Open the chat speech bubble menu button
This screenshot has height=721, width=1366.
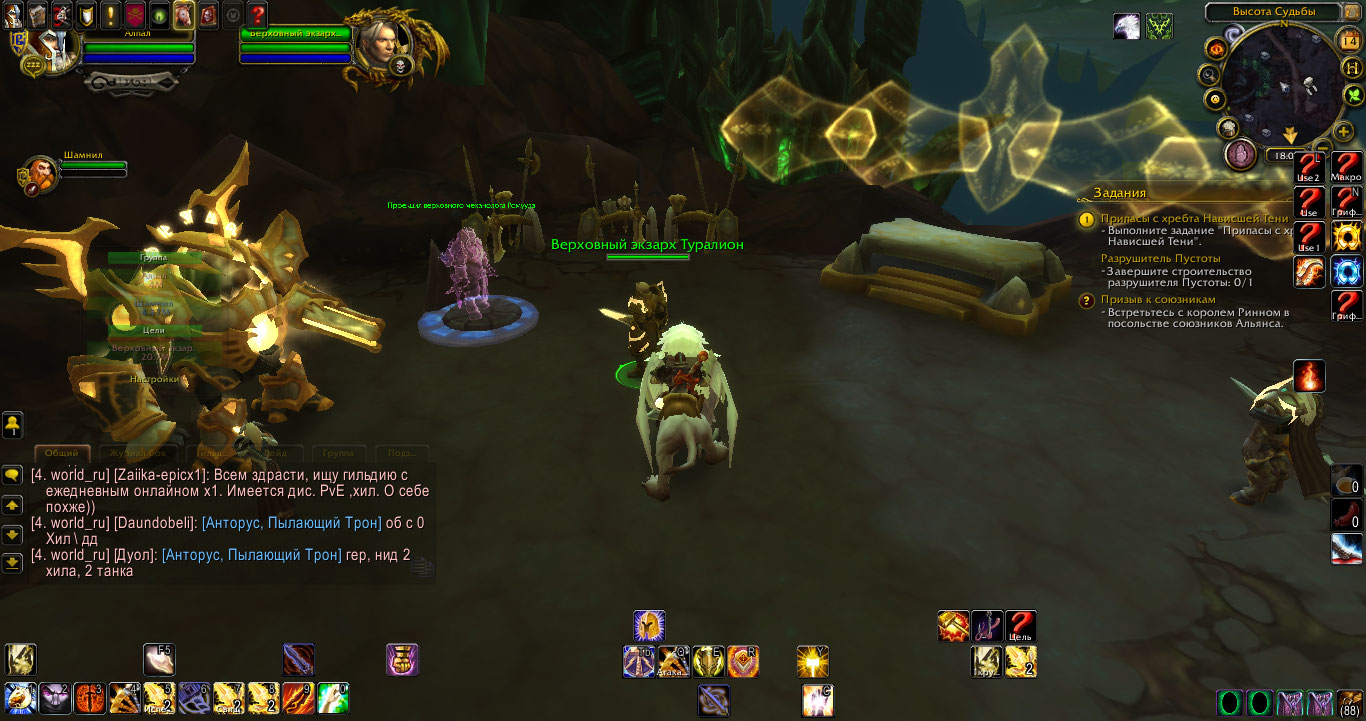click(13, 475)
